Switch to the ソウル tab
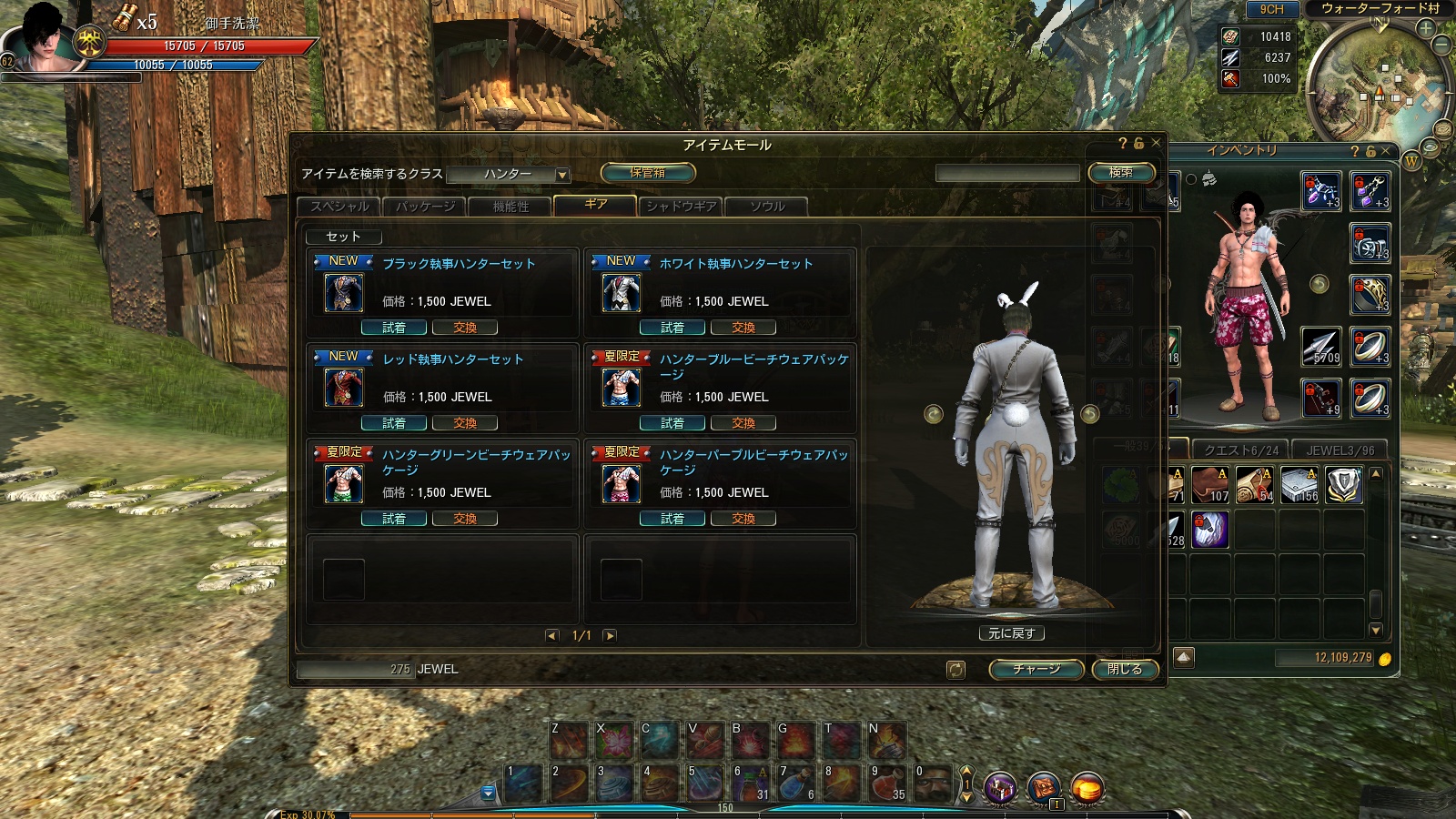The height and width of the screenshot is (819, 1456). [766, 207]
